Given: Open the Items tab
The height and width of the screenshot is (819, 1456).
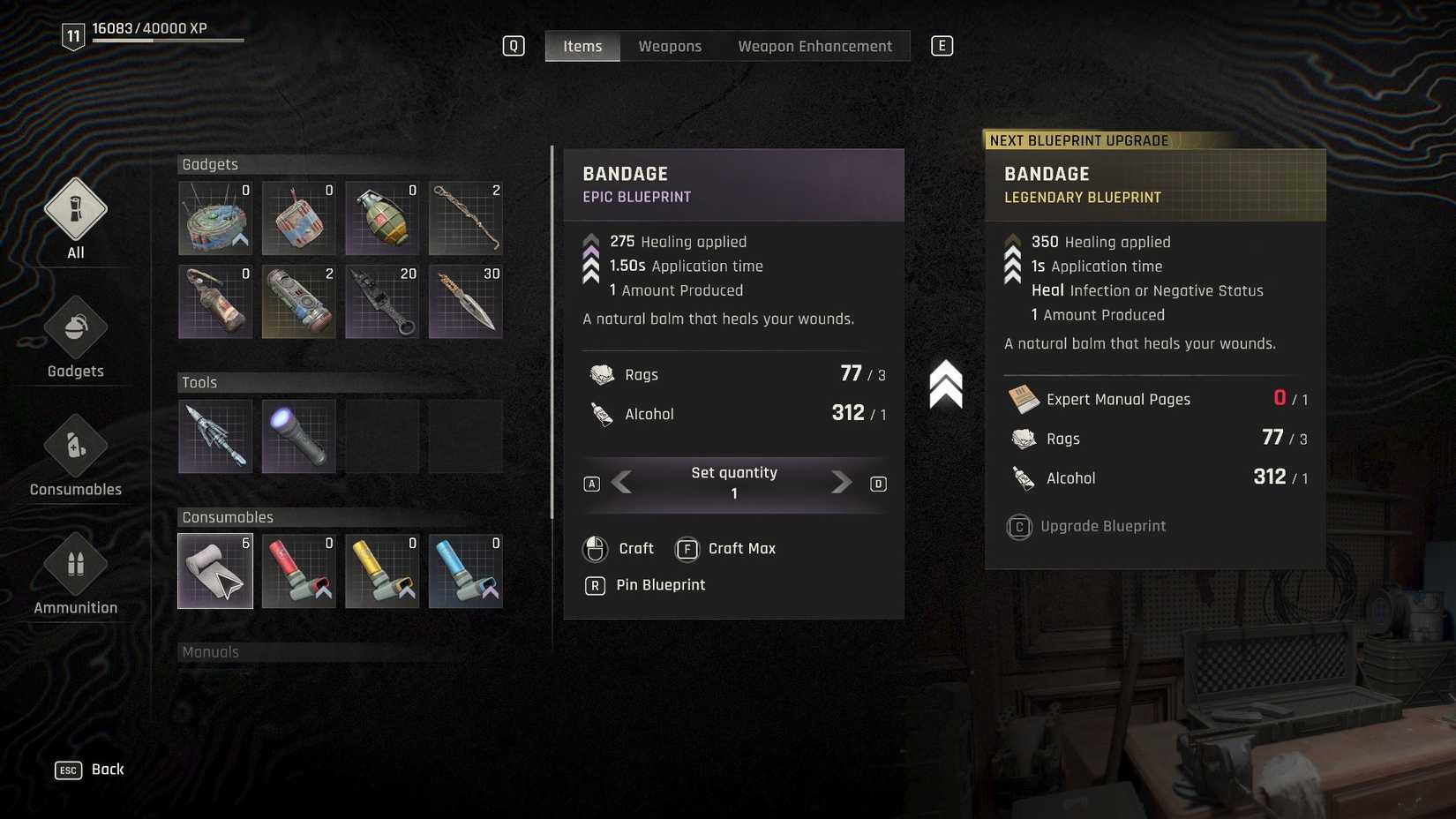Looking at the screenshot, I should coord(582,46).
